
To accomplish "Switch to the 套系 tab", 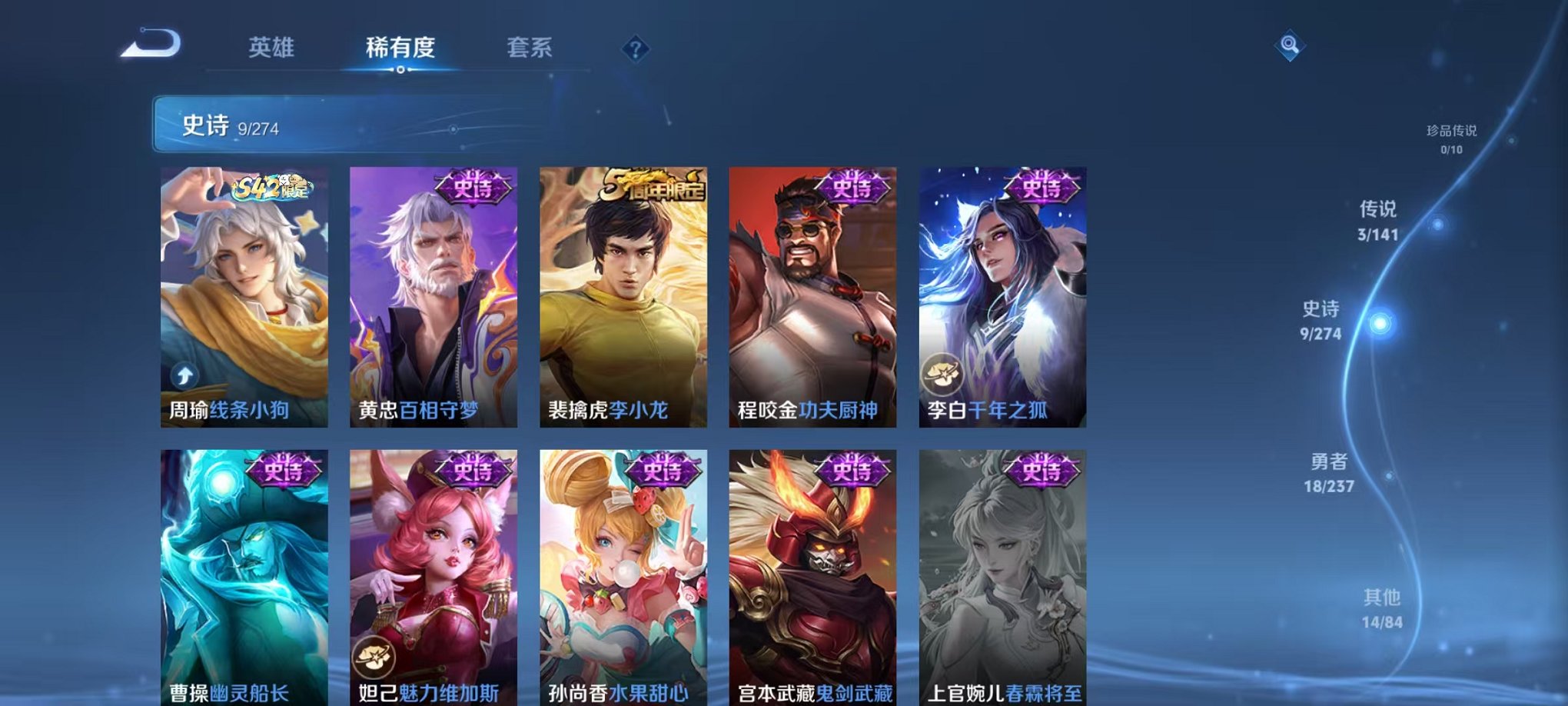I will point(538,48).
